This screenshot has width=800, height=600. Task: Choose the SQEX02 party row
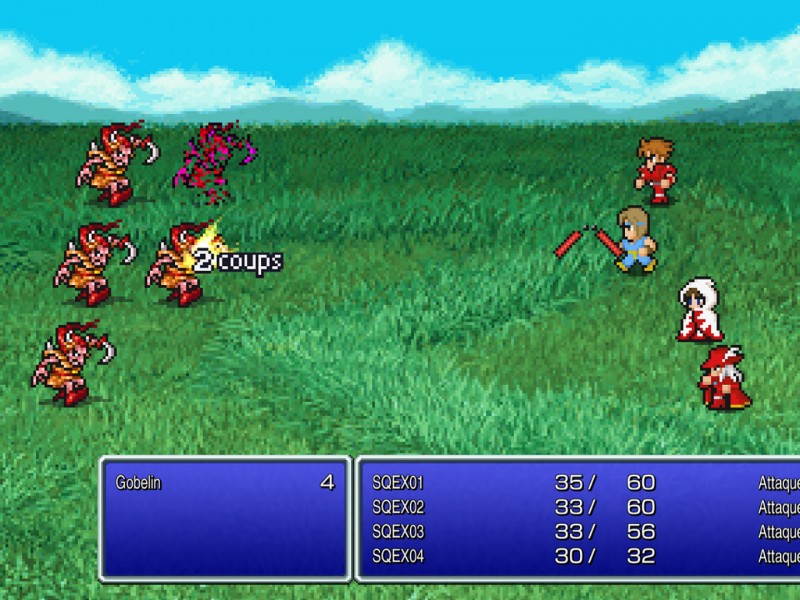[x=398, y=507]
